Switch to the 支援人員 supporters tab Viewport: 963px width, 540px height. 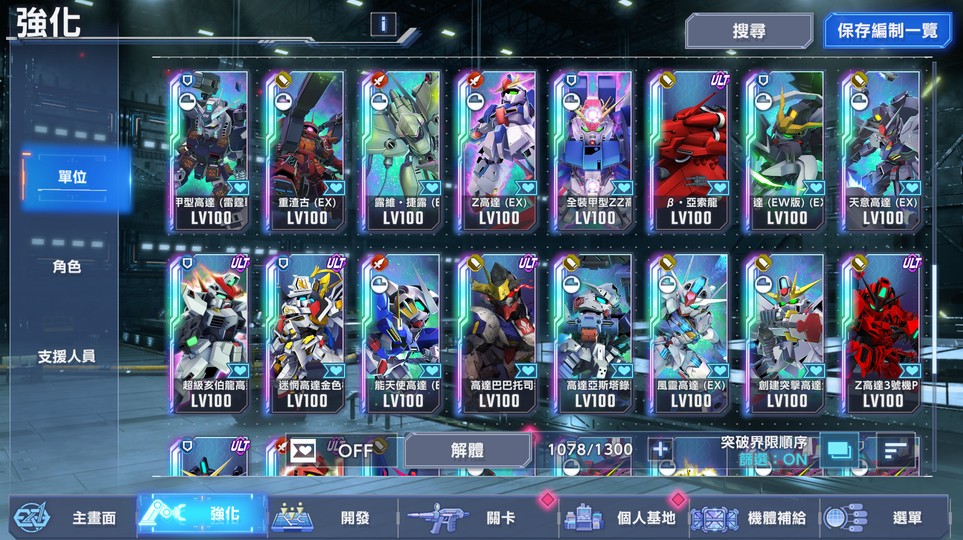coord(67,356)
